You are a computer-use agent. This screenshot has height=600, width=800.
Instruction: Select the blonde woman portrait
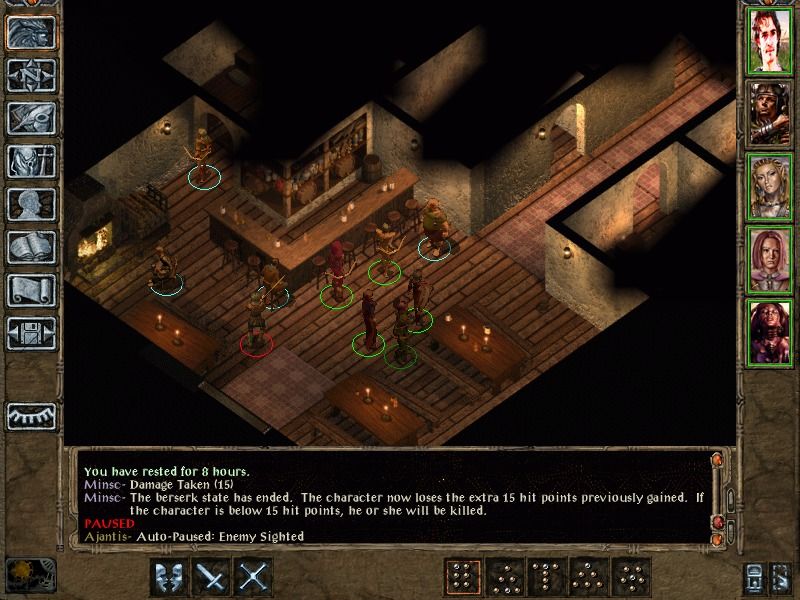(769, 188)
